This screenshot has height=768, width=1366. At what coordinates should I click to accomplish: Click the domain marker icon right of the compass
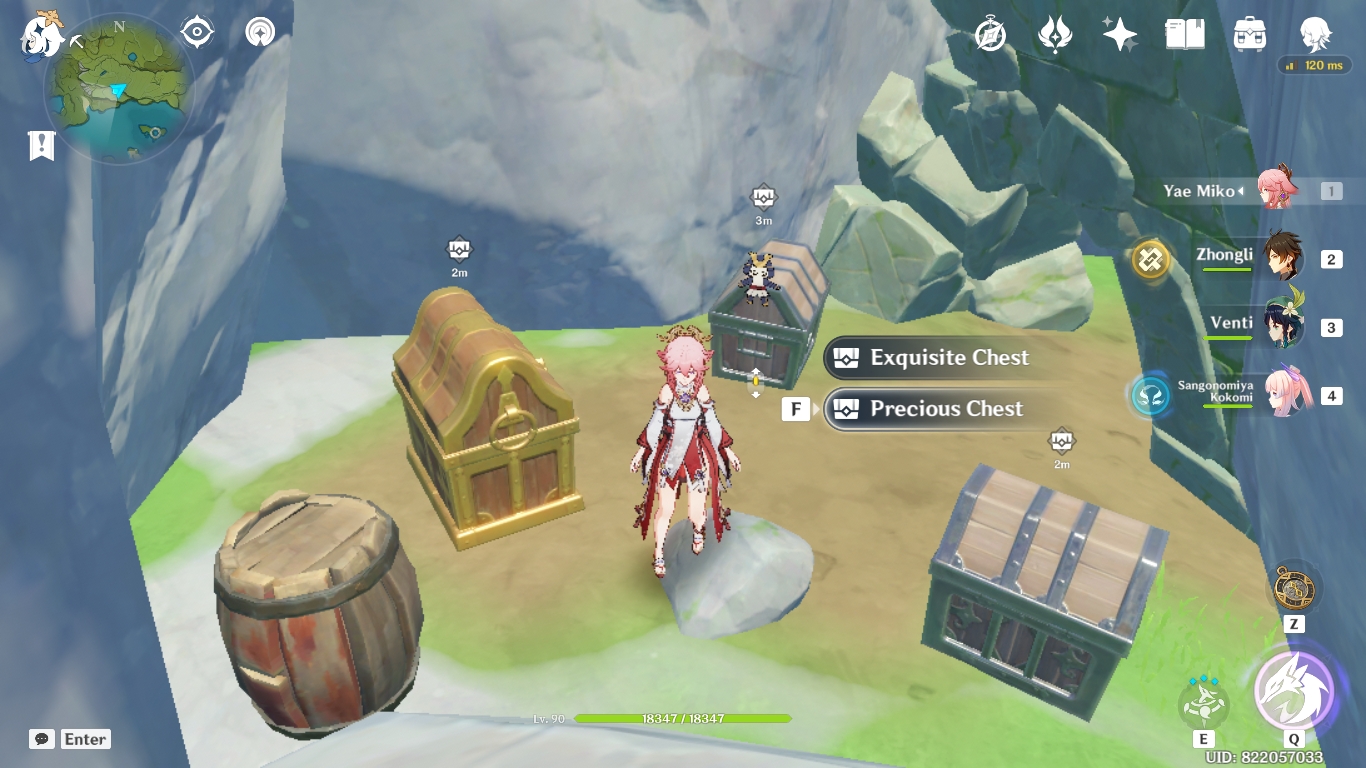258,32
